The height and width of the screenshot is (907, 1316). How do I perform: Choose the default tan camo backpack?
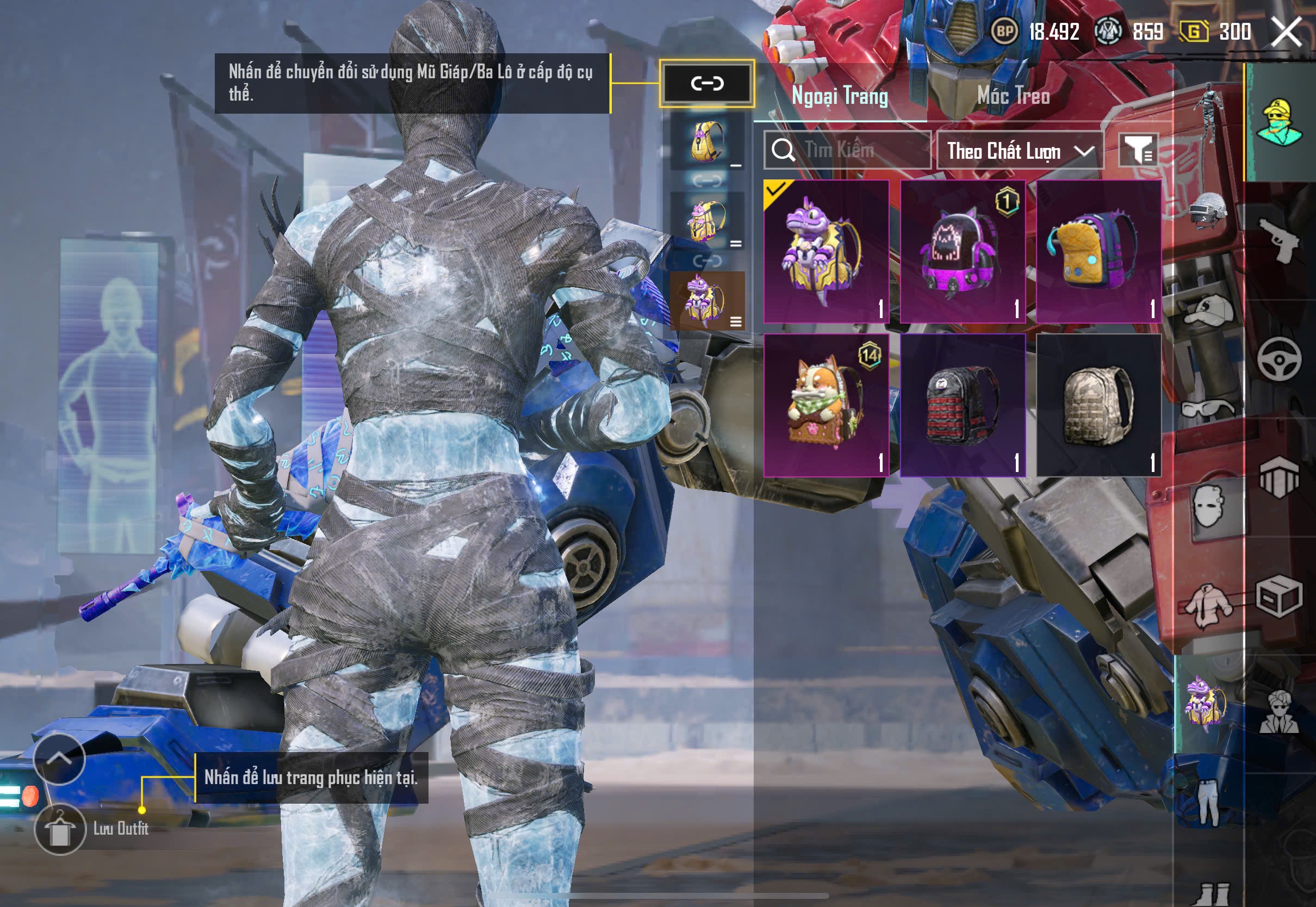point(1098,405)
